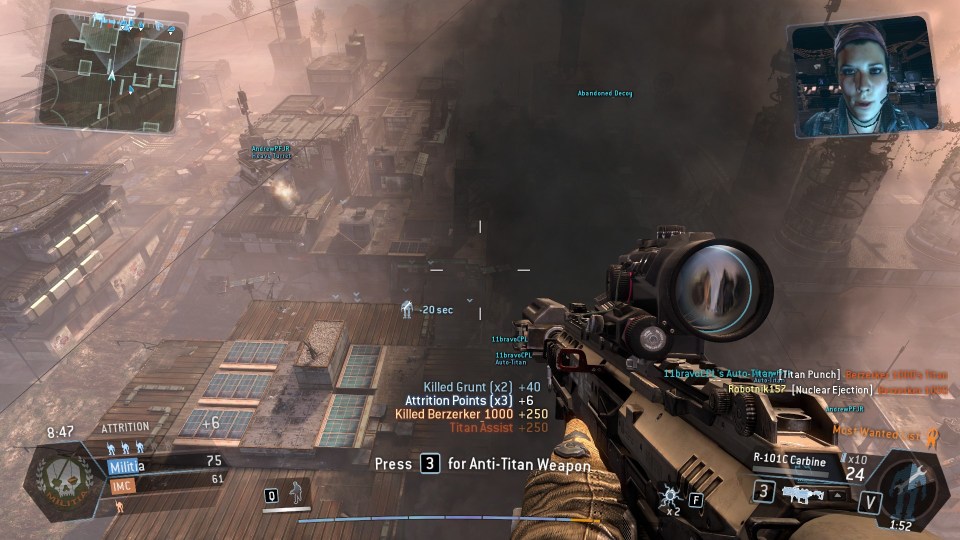Select the Militia team score row
This screenshot has width=960, height=540.
click(x=165, y=462)
